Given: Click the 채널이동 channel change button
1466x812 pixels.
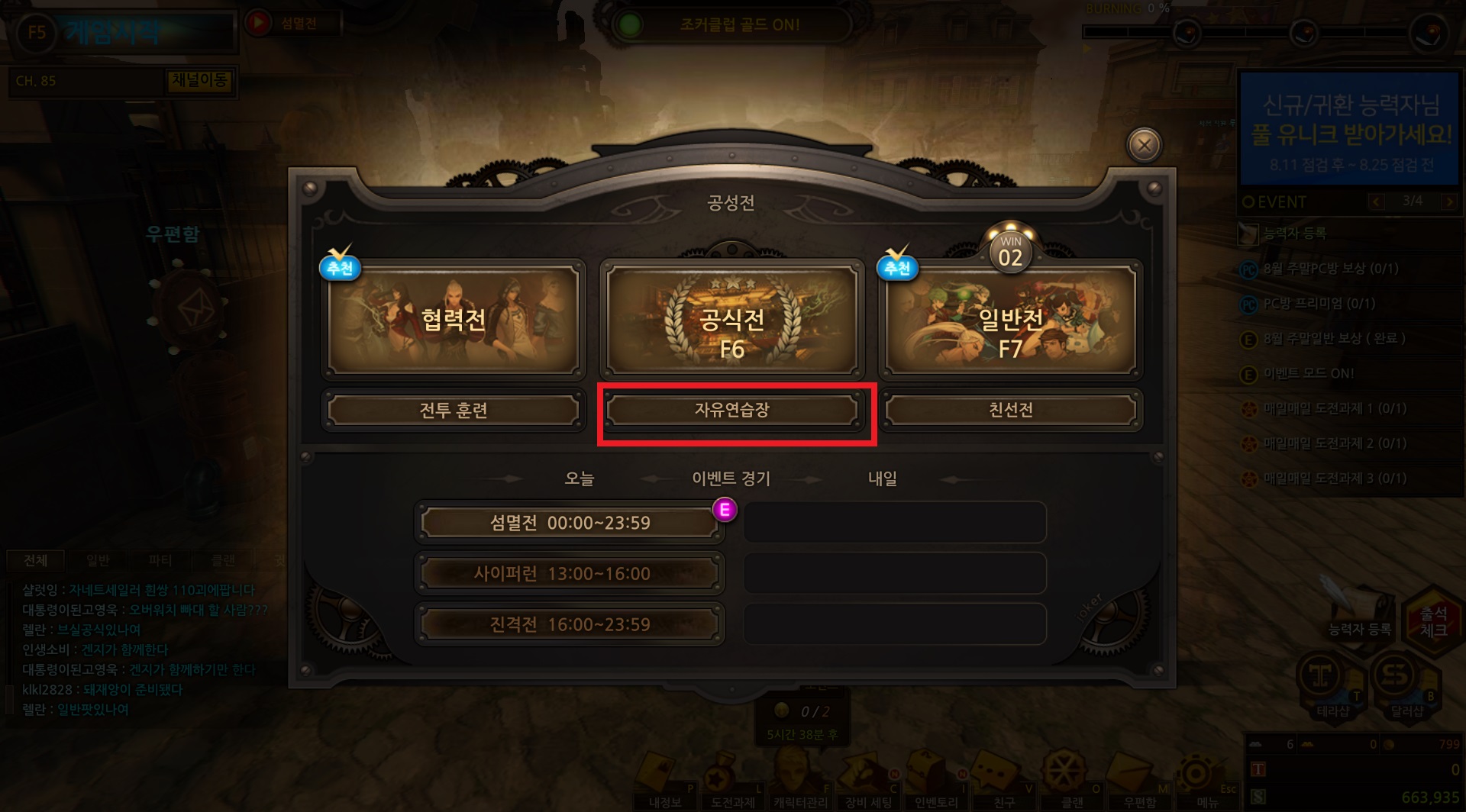Looking at the screenshot, I should 200,80.
